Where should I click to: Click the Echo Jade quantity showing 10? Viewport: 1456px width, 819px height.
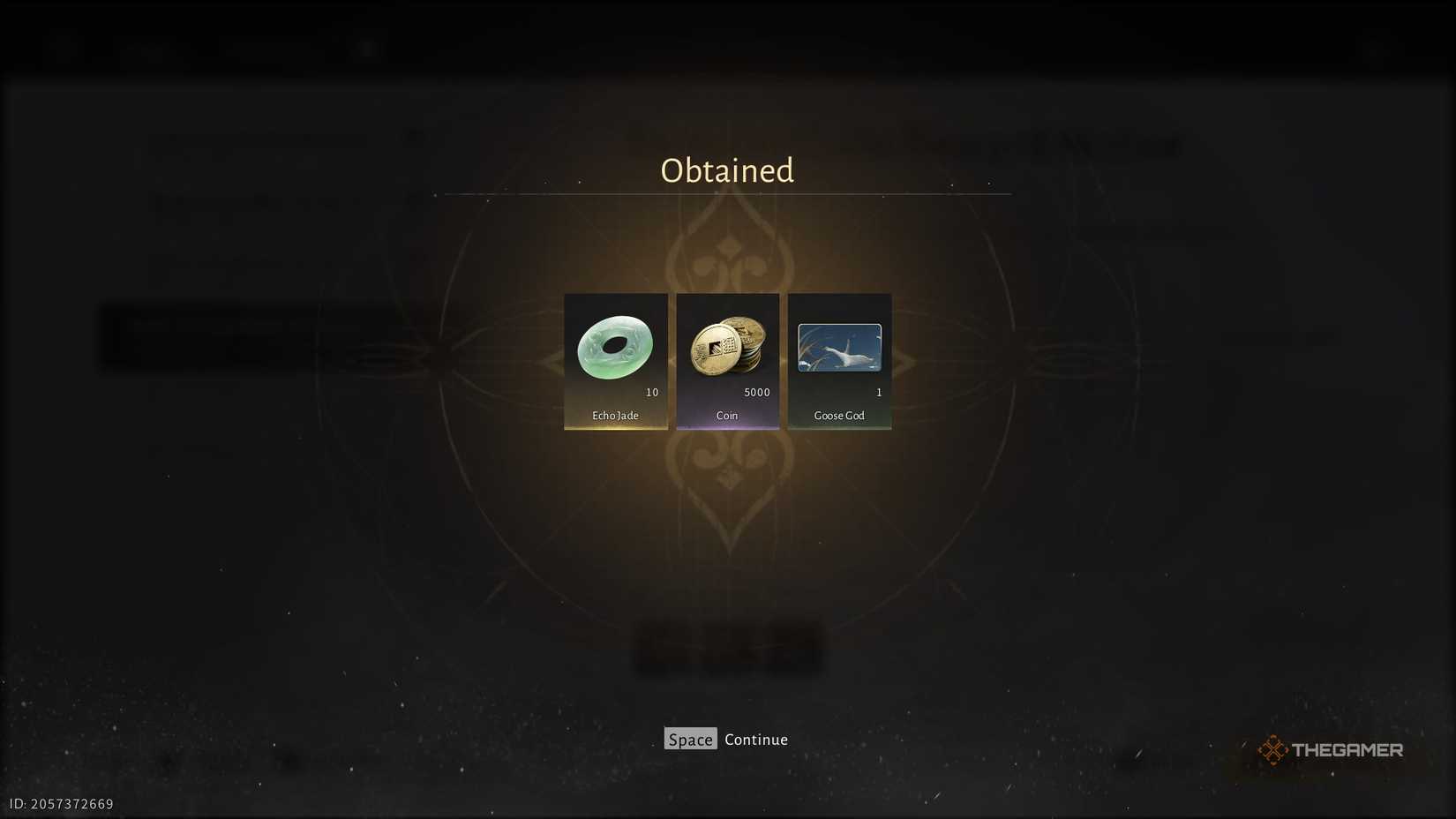tap(653, 393)
